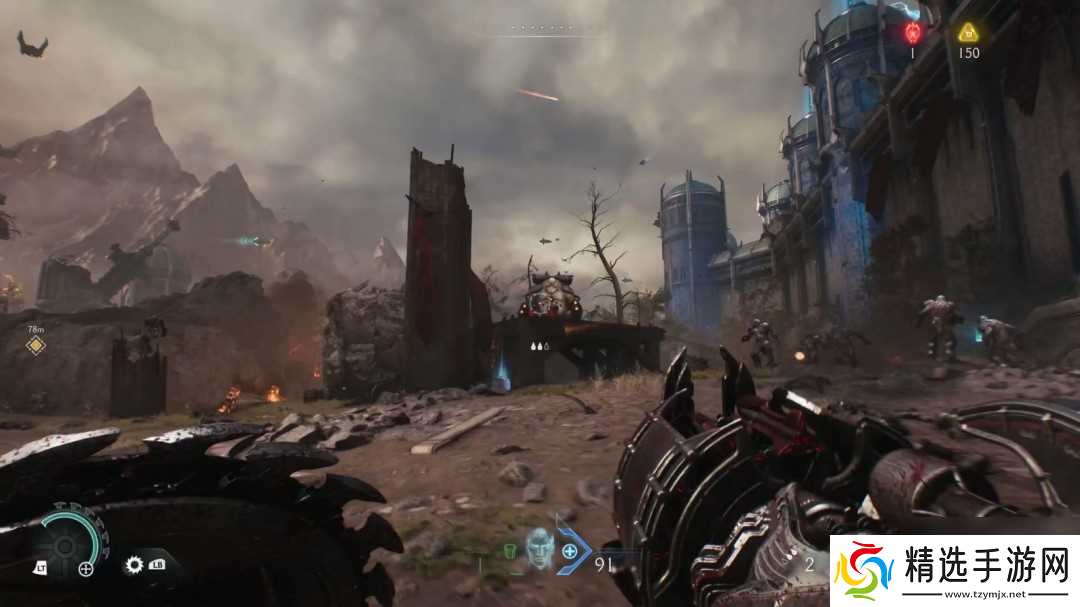
Task: Click the yellow triangular gold icon
Action: pyautogui.click(x=967, y=32)
